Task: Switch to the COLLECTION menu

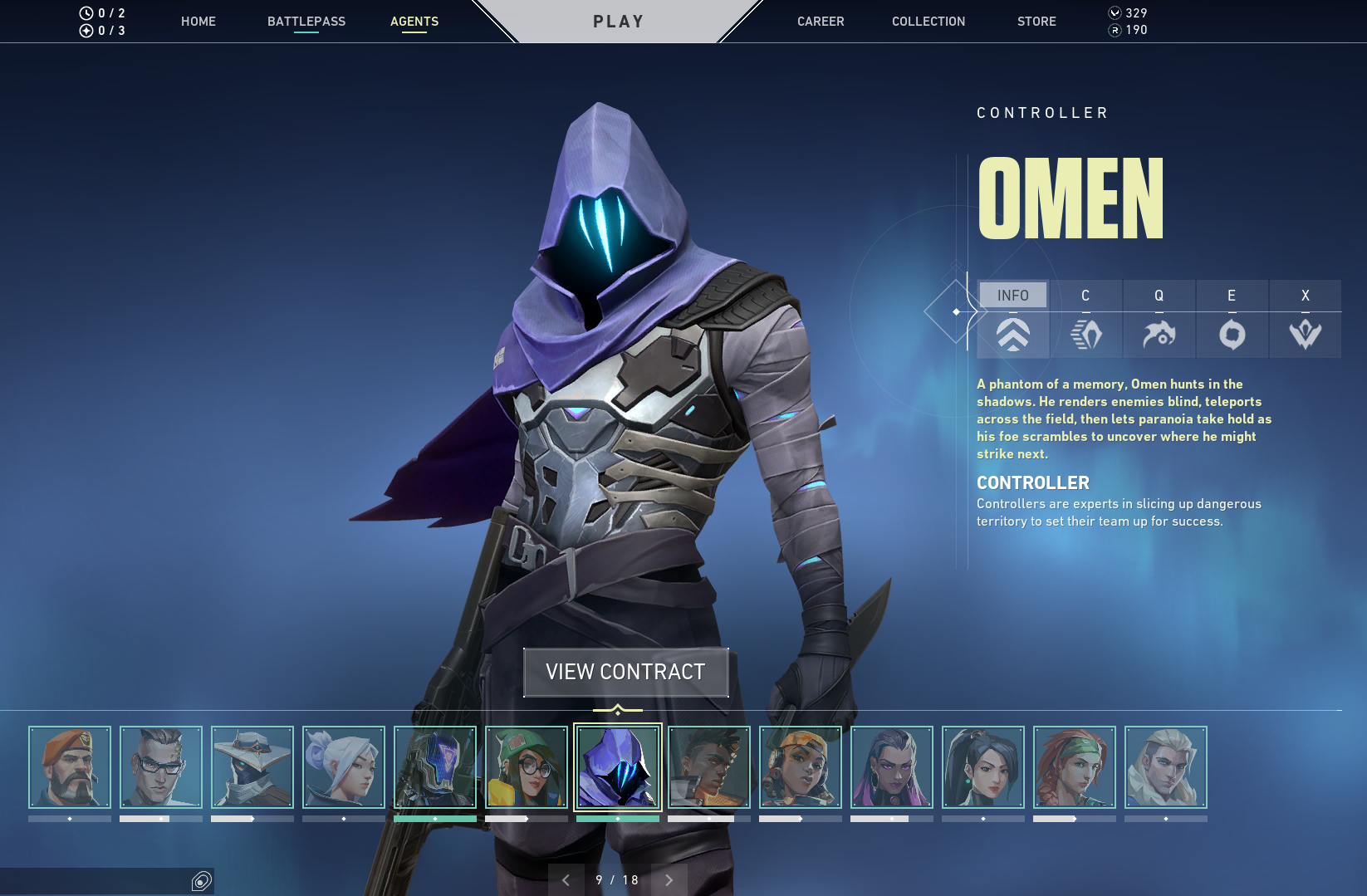Action: tap(928, 22)
